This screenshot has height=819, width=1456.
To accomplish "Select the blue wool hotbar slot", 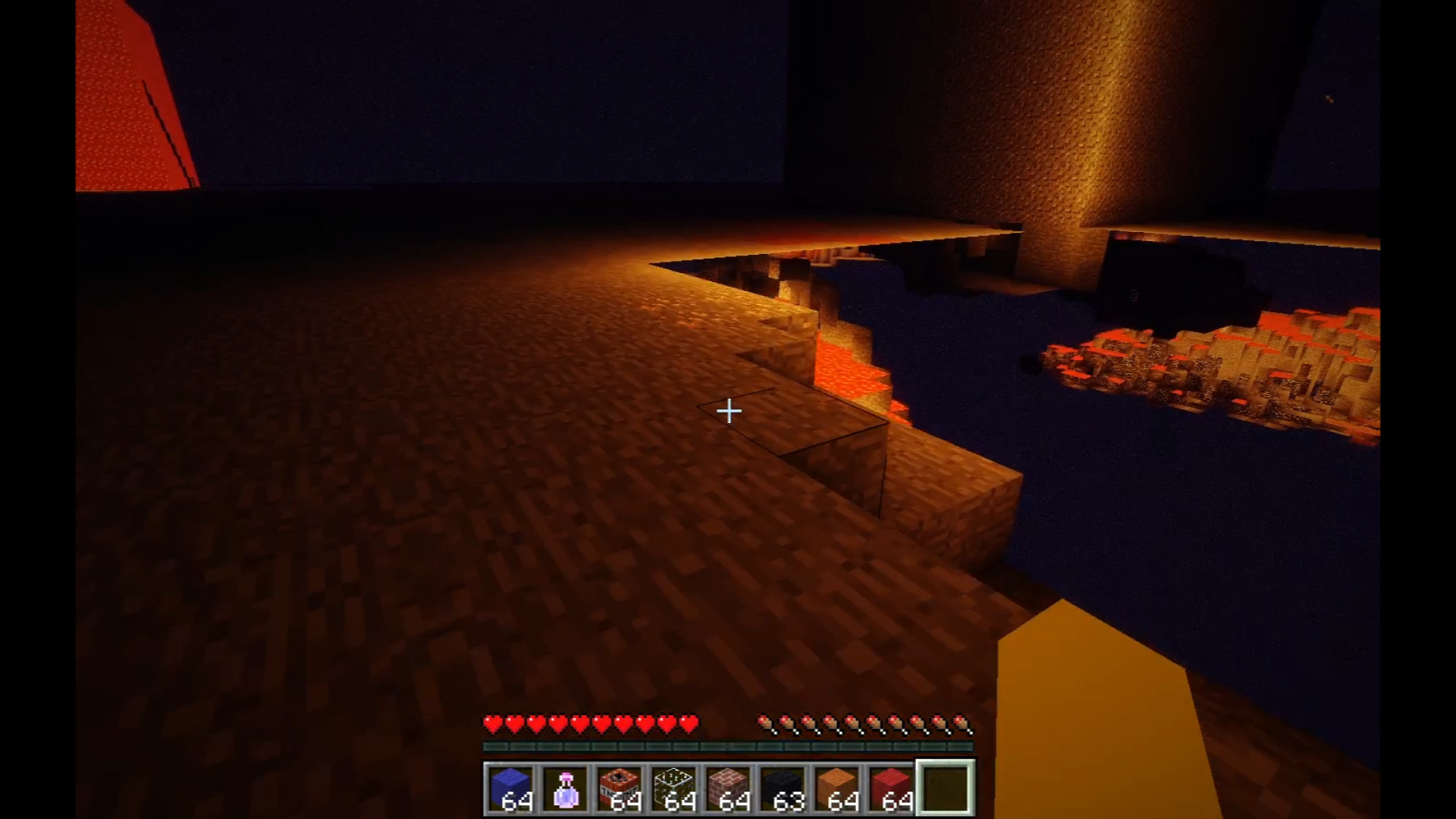I will 510,788.
